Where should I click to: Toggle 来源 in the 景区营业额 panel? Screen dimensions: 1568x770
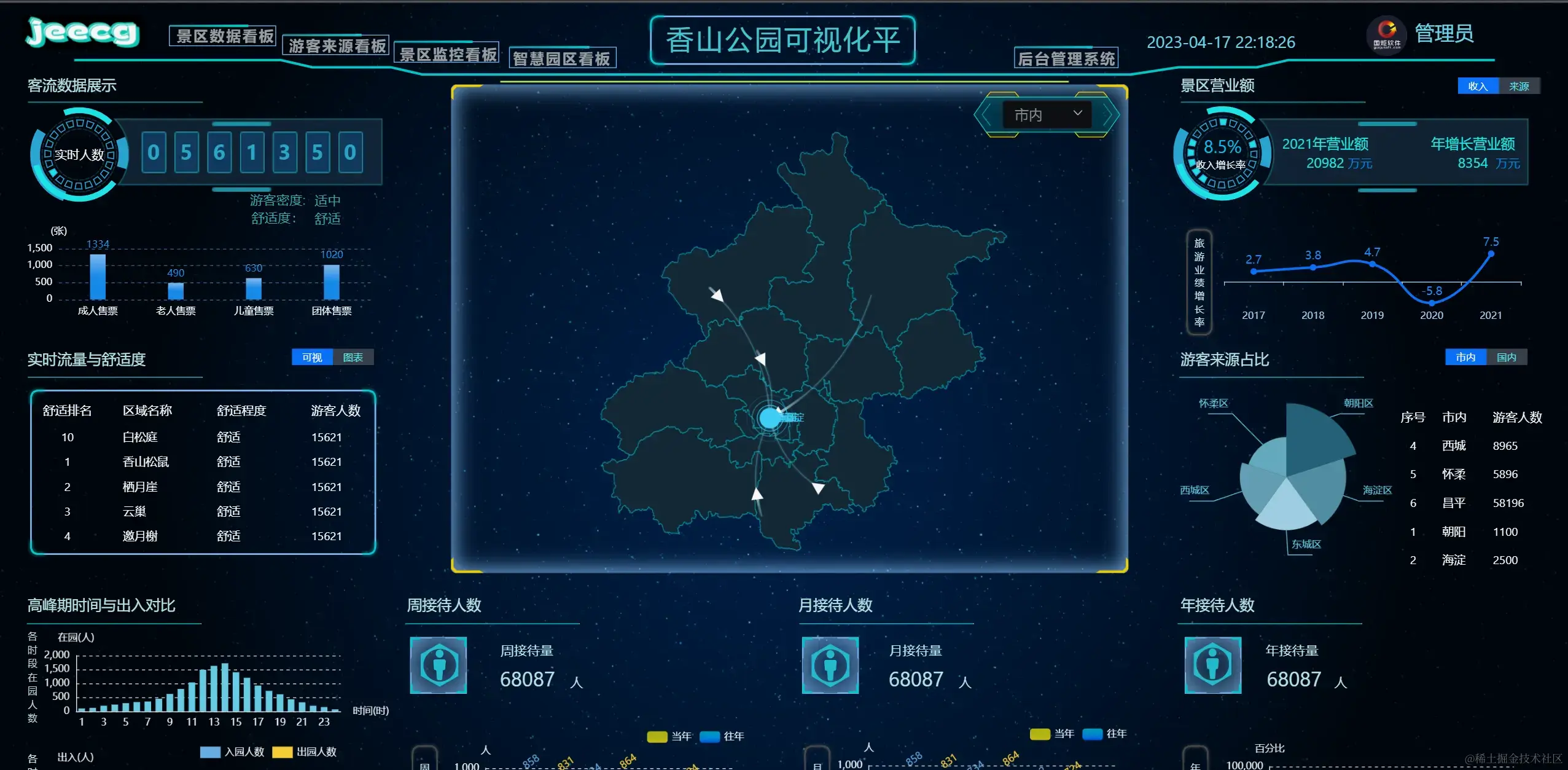tap(1520, 85)
